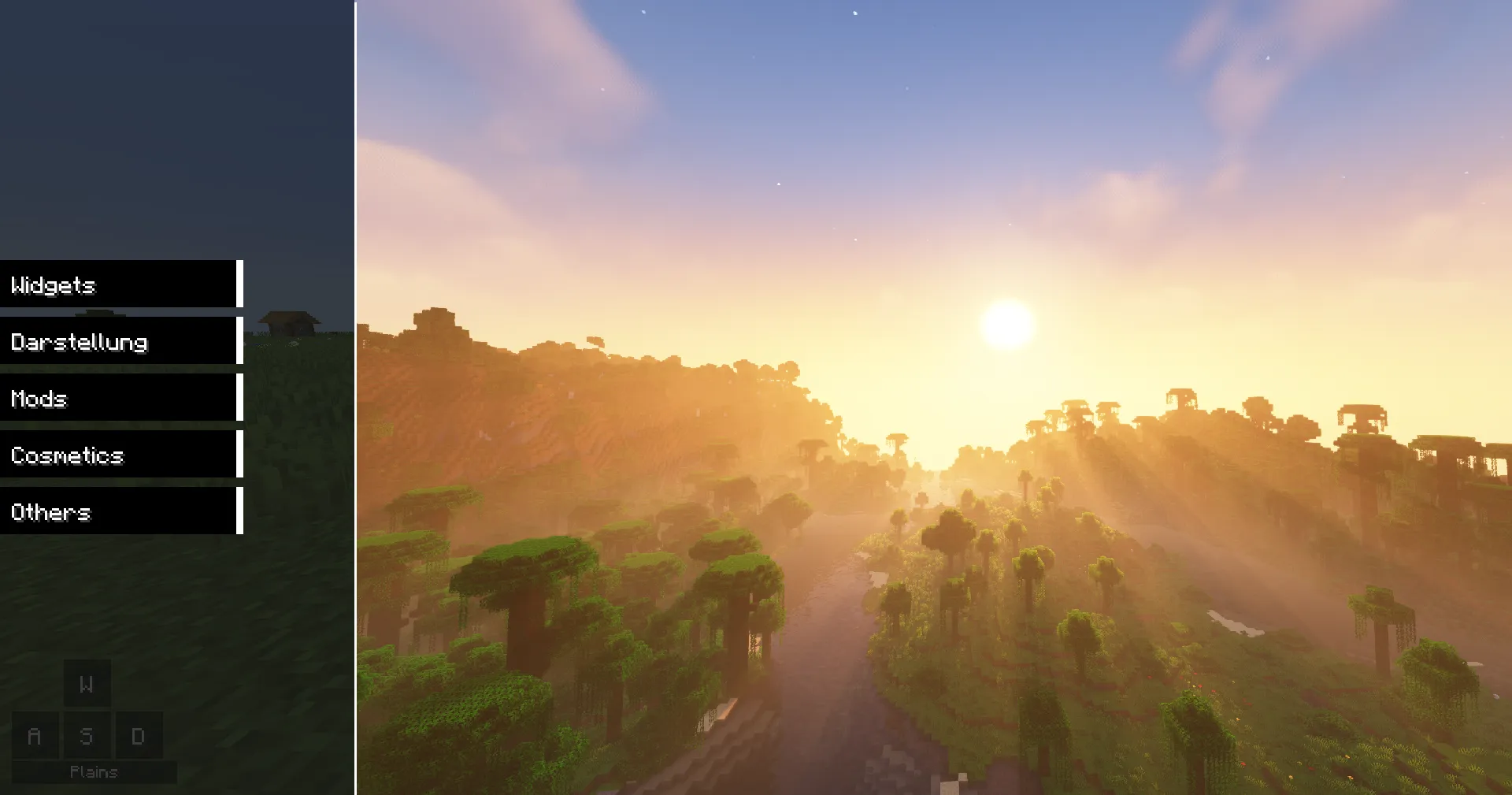Open the Cosmetics section
Image resolution: width=1512 pixels, height=795 pixels.
tap(118, 455)
